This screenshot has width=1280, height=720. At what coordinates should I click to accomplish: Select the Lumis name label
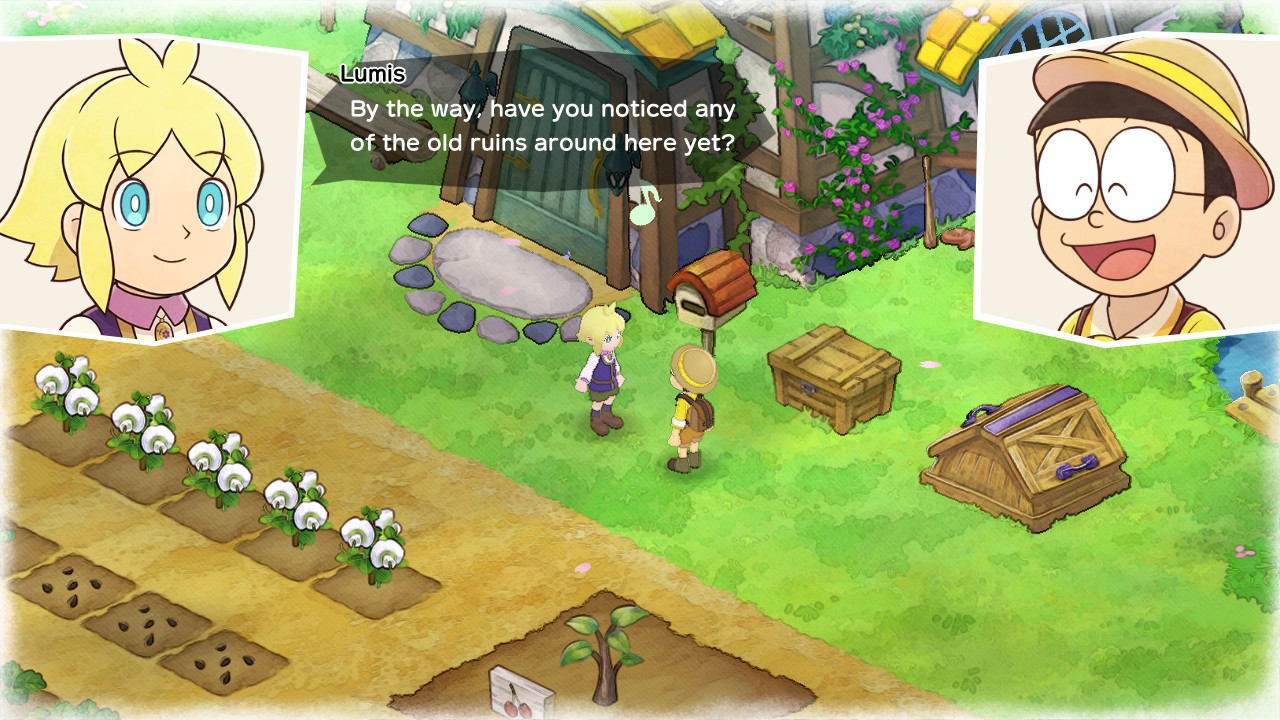[x=372, y=72]
